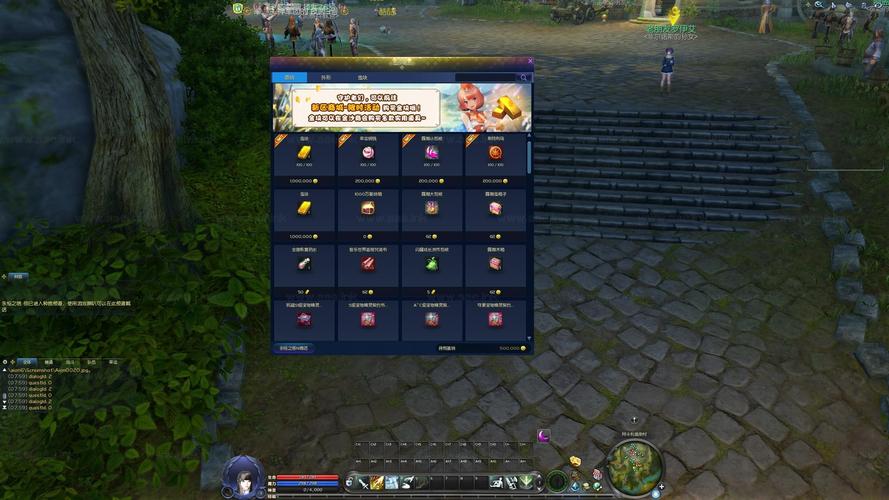The width and height of the screenshot is (889, 500).
Task: Activate the orange slash skill on hotbar
Action: (x=377, y=483)
